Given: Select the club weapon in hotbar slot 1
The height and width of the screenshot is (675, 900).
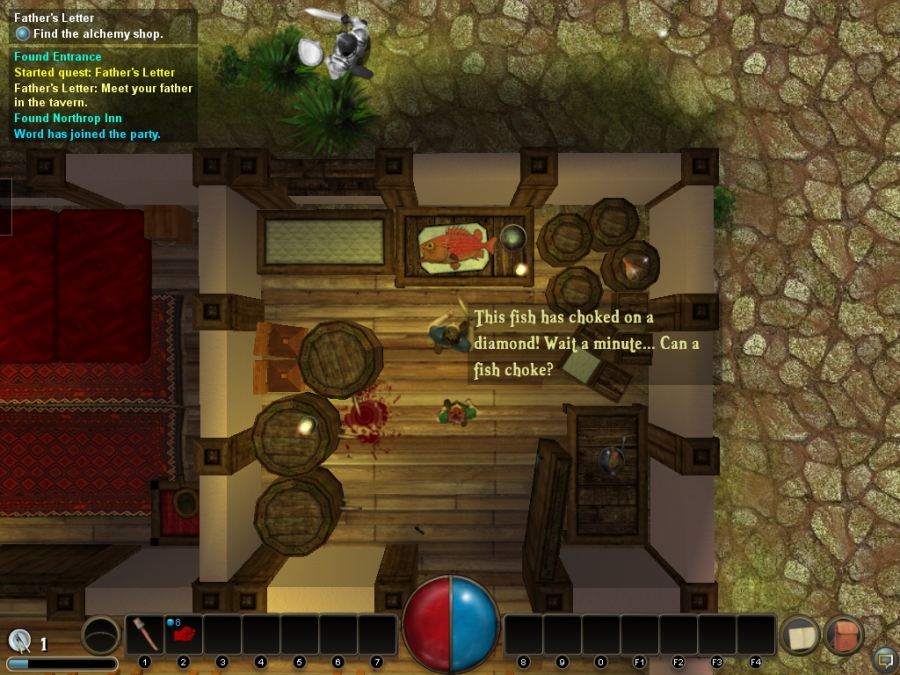Looking at the screenshot, I should (x=145, y=635).
